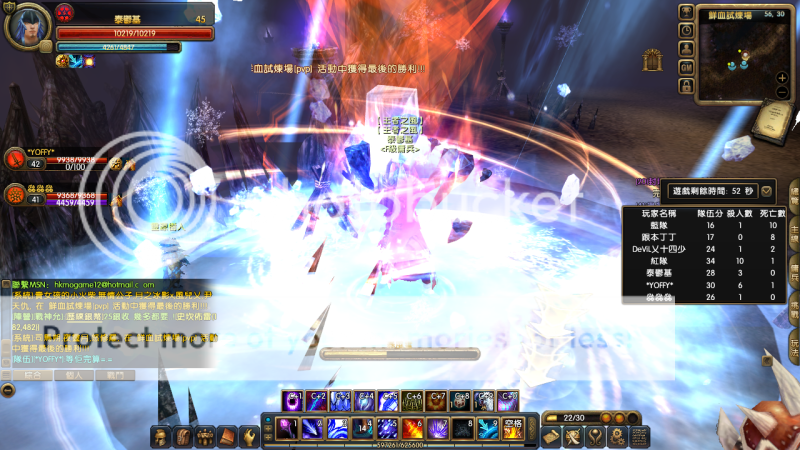800x450 pixels.
Task: Collapse the game time remaining panel arrow
Action: click(766, 190)
